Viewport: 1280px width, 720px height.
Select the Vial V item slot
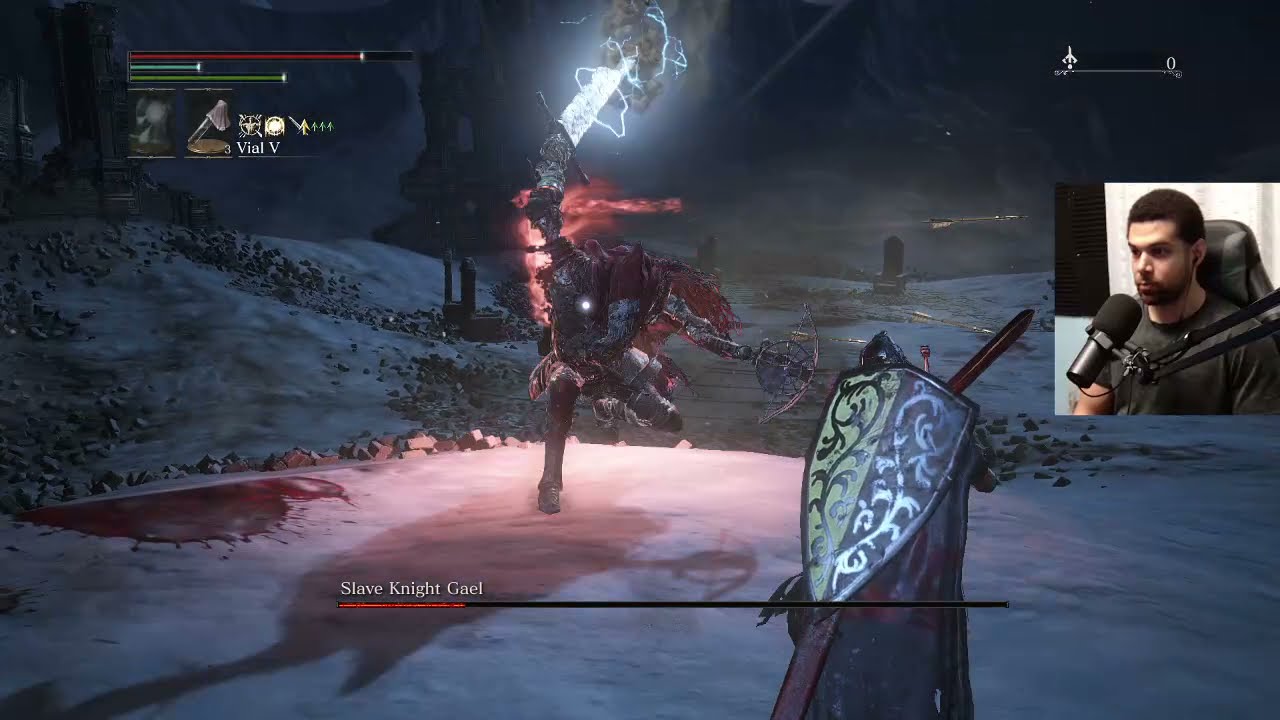click(x=208, y=124)
